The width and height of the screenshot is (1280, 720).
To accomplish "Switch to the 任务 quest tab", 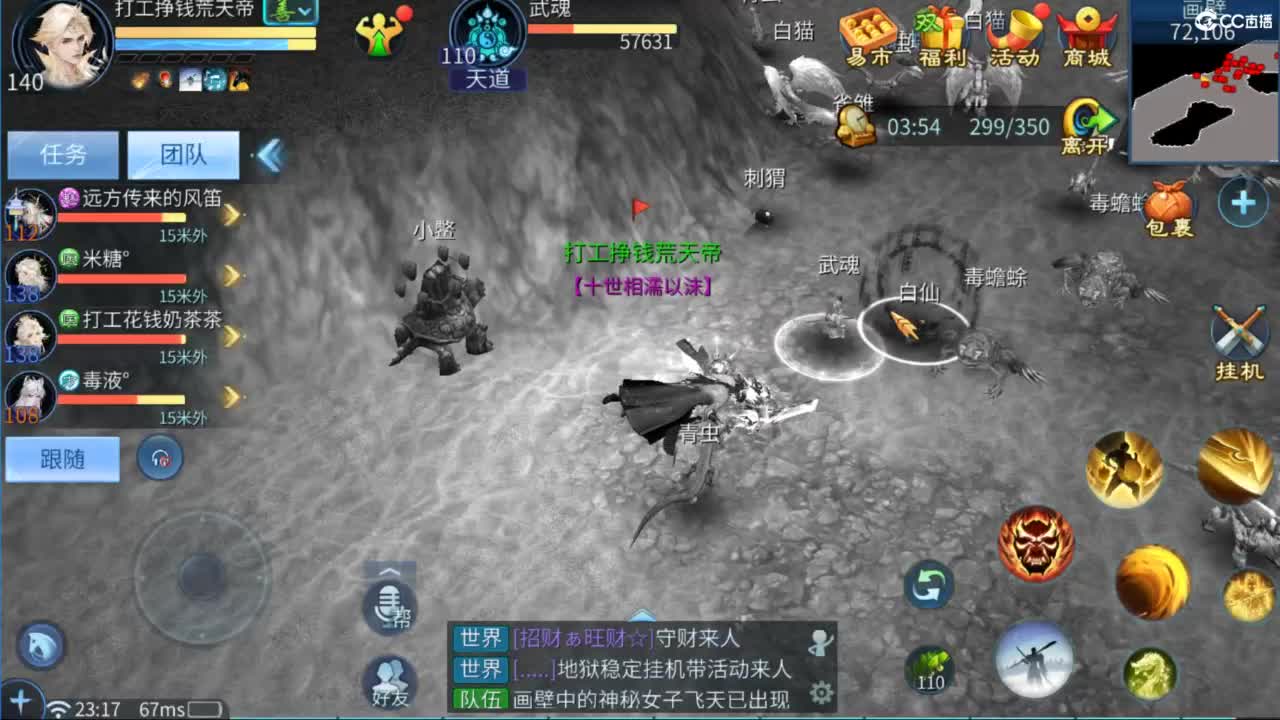I will point(62,155).
